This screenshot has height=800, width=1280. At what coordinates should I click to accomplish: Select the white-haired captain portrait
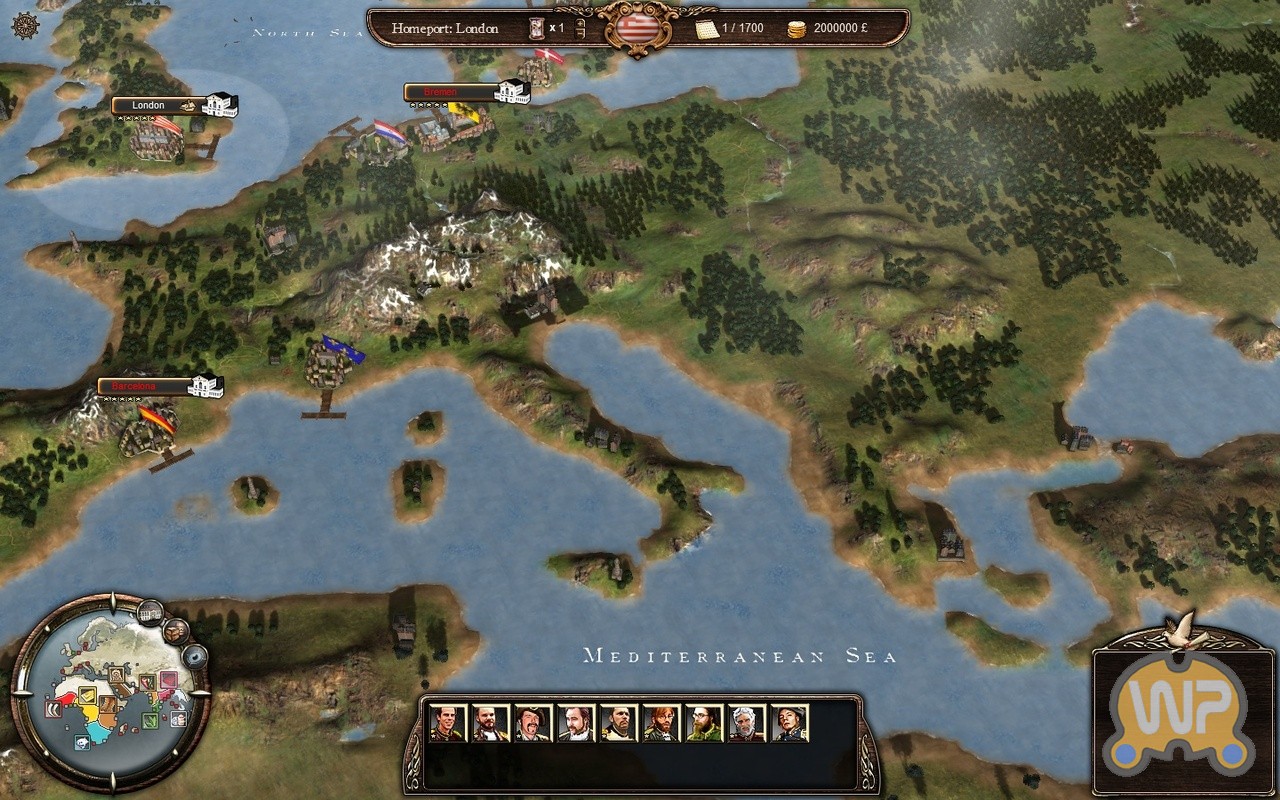[747, 723]
